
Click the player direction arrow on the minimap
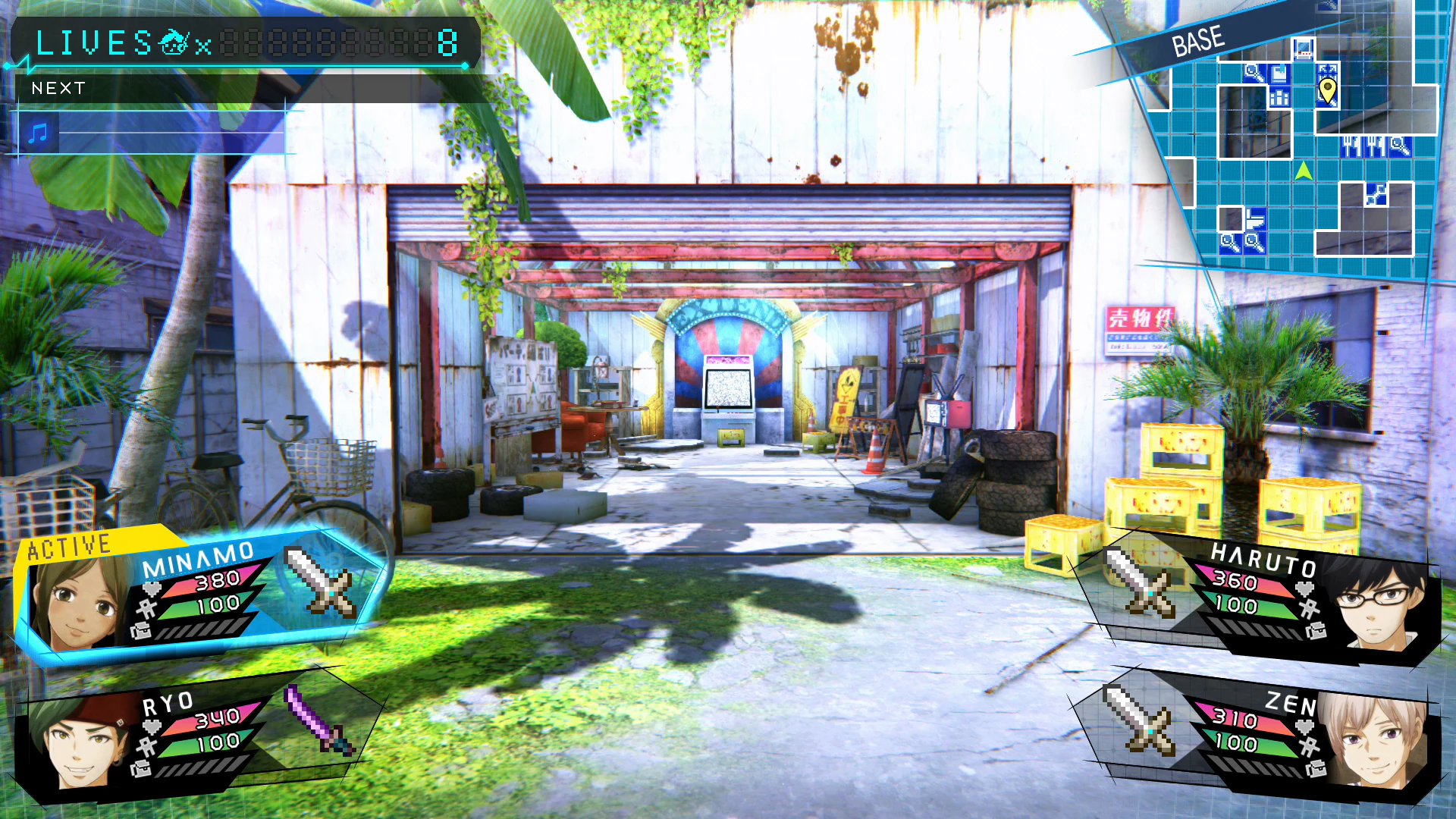(1304, 172)
